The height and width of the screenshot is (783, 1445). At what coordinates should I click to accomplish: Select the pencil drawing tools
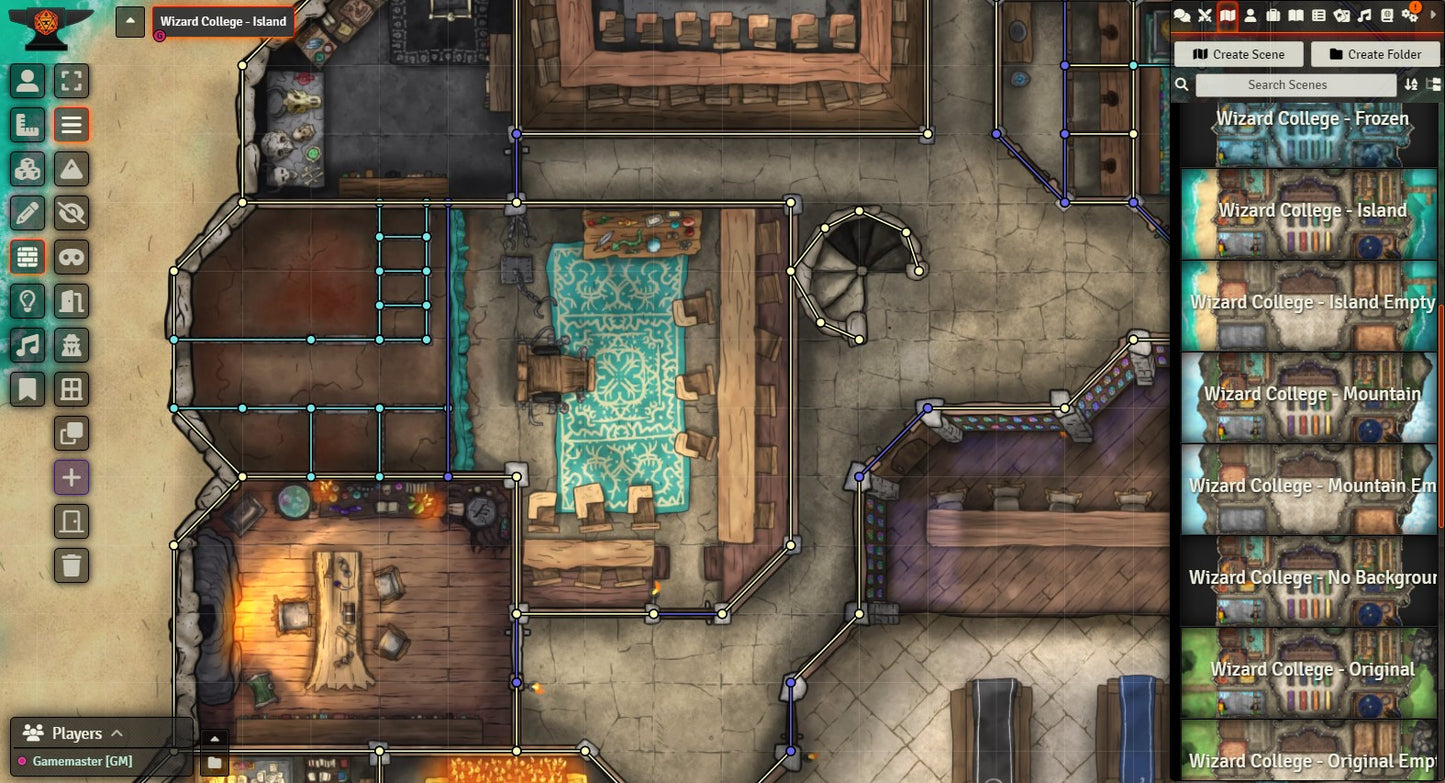pyautogui.click(x=27, y=213)
